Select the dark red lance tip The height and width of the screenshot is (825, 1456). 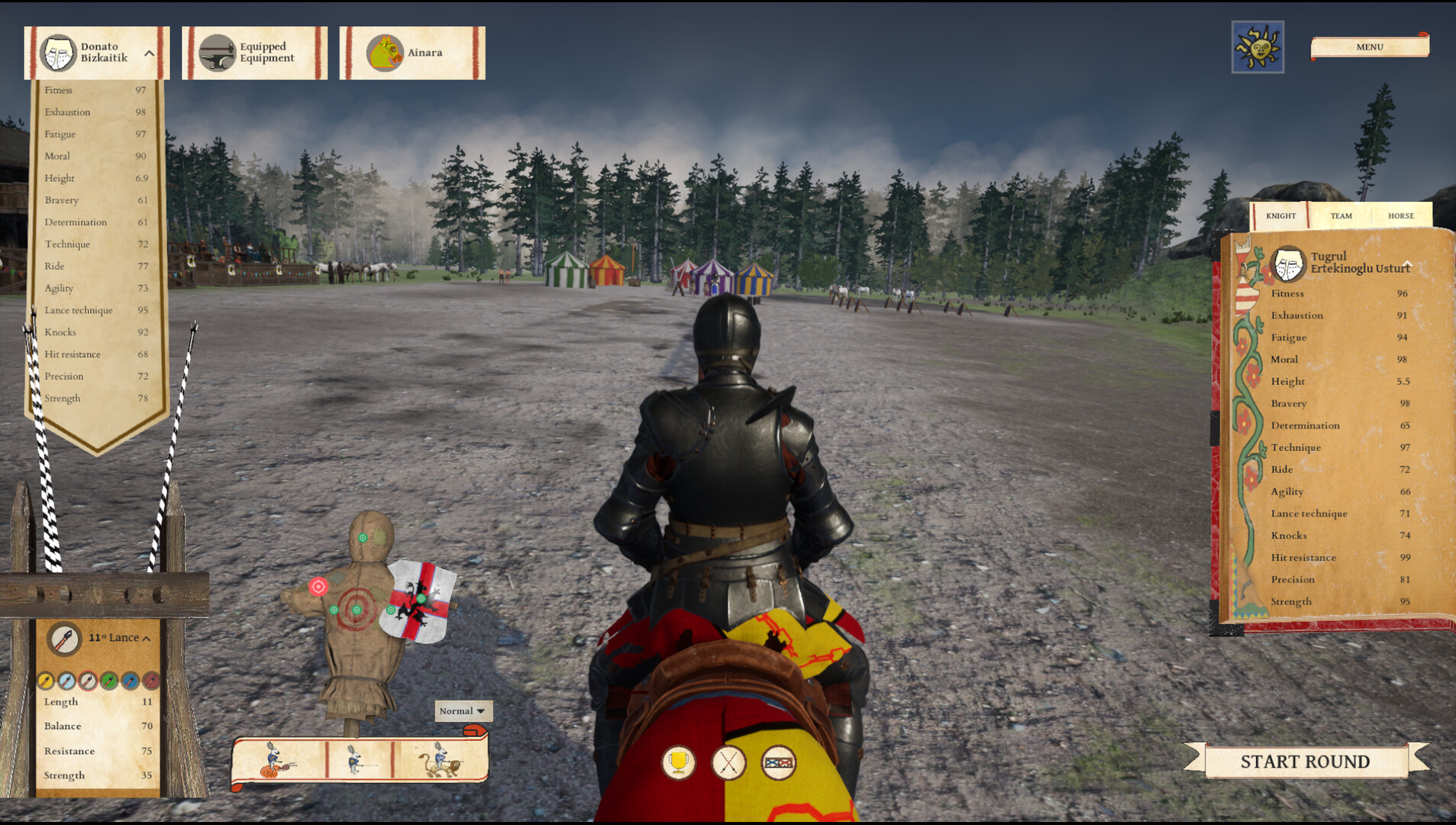pyautogui.click(x=150, y=681)
